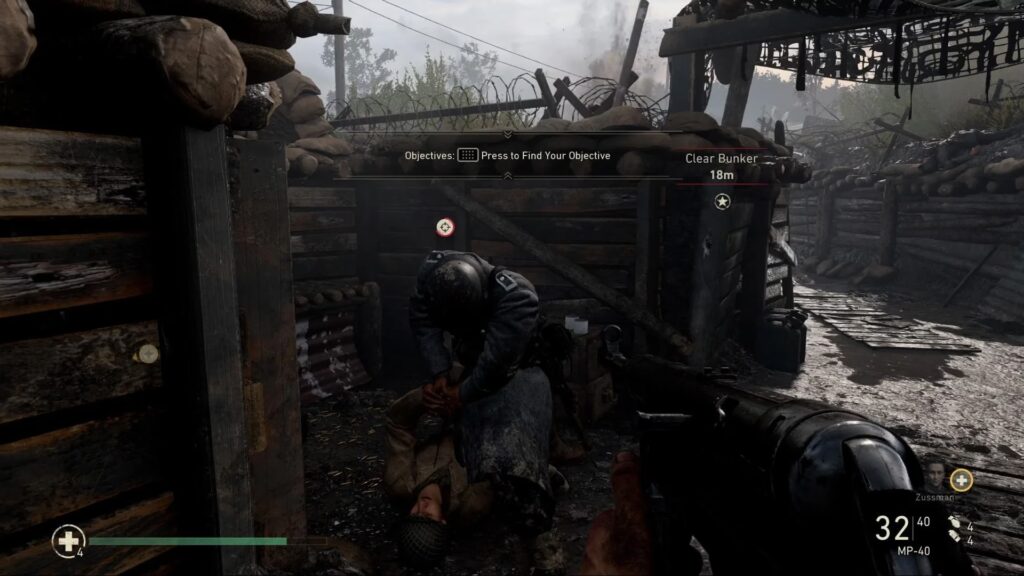
Task: Click the red crosshair enemy target marker
Action: pos(445,227)
